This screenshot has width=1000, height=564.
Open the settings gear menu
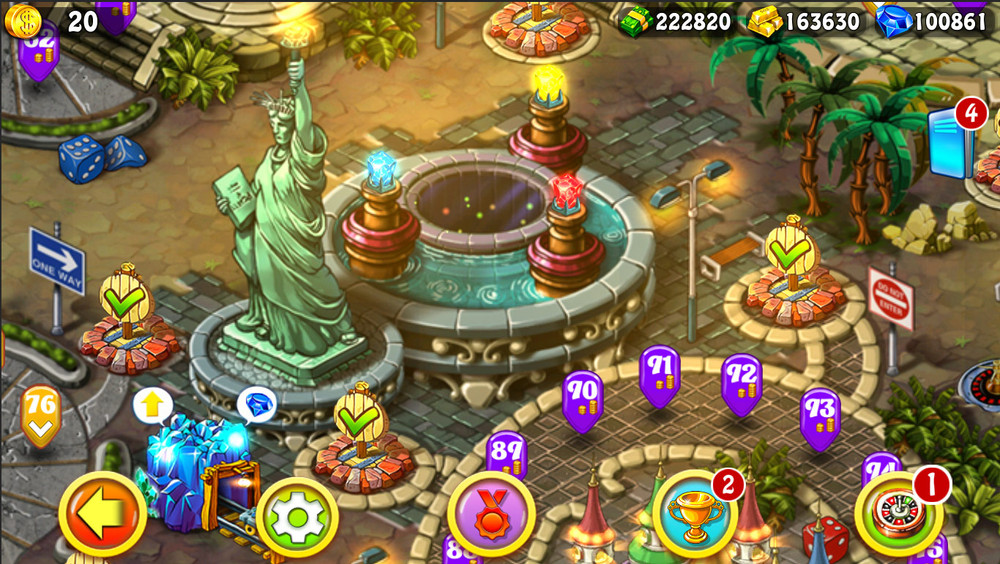pos(297,517)
